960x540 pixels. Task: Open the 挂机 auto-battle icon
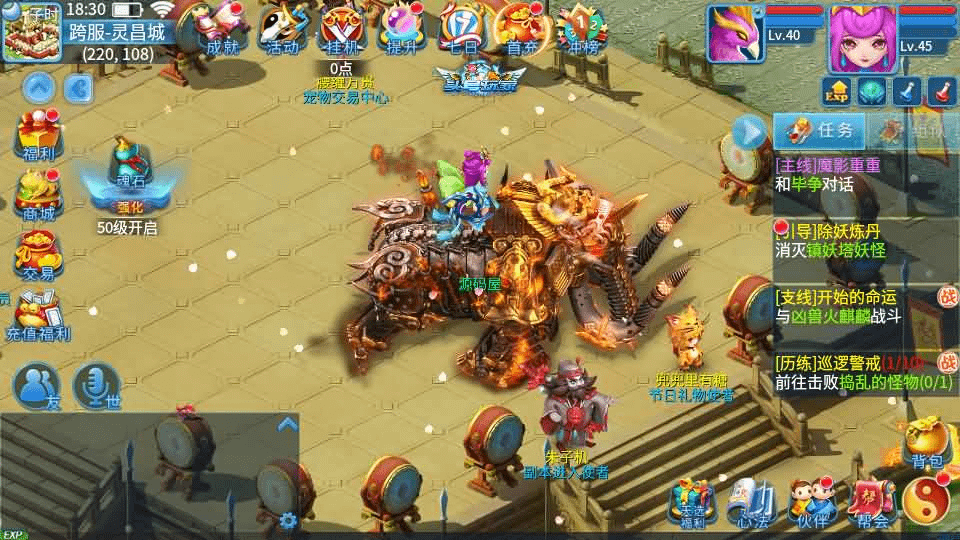point(342,28)
